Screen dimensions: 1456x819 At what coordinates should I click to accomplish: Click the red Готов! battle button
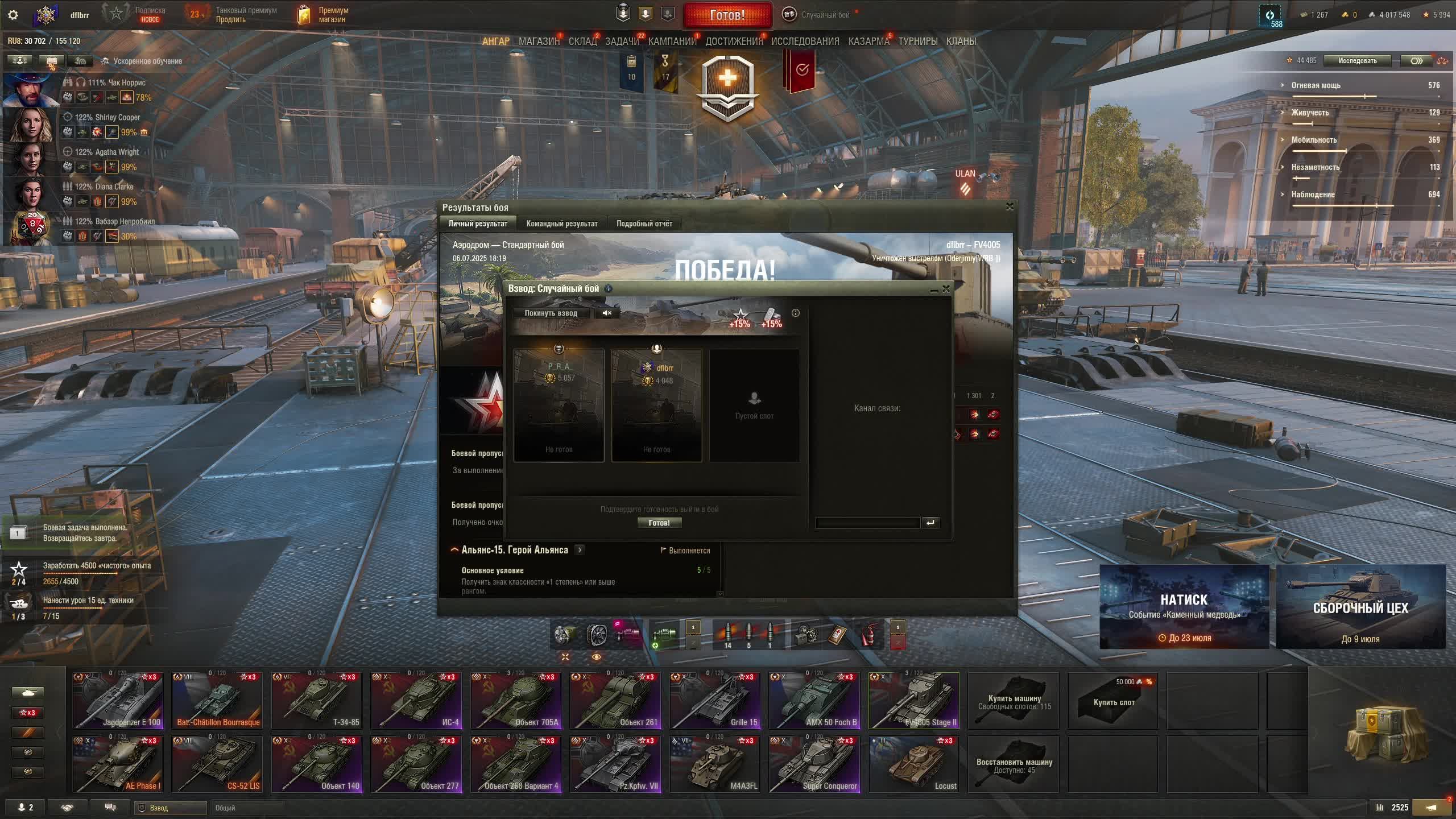pos(727,15)
